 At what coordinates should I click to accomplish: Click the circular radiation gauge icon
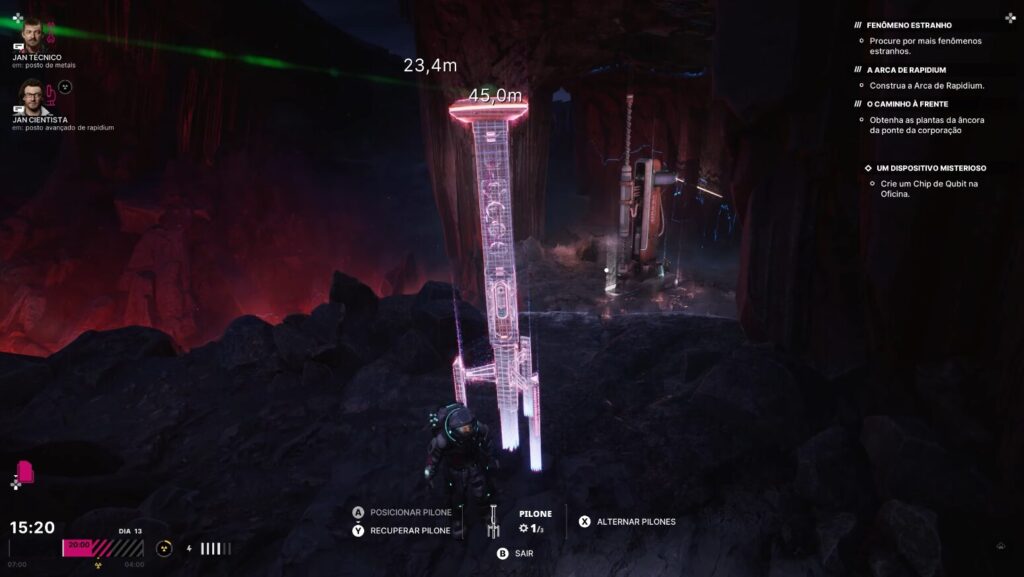[165, 547]
